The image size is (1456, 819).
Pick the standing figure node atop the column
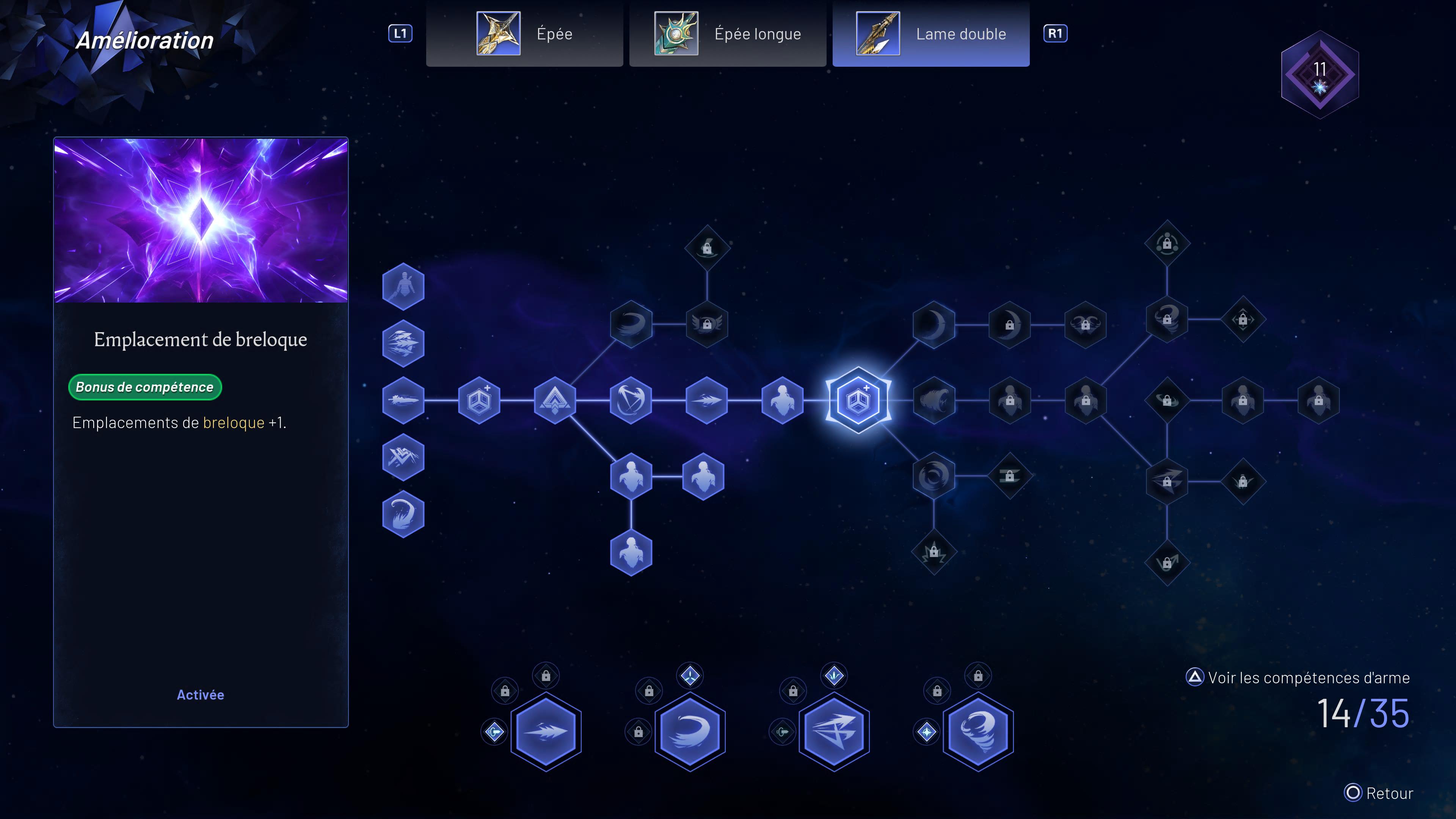coord(403,286)
